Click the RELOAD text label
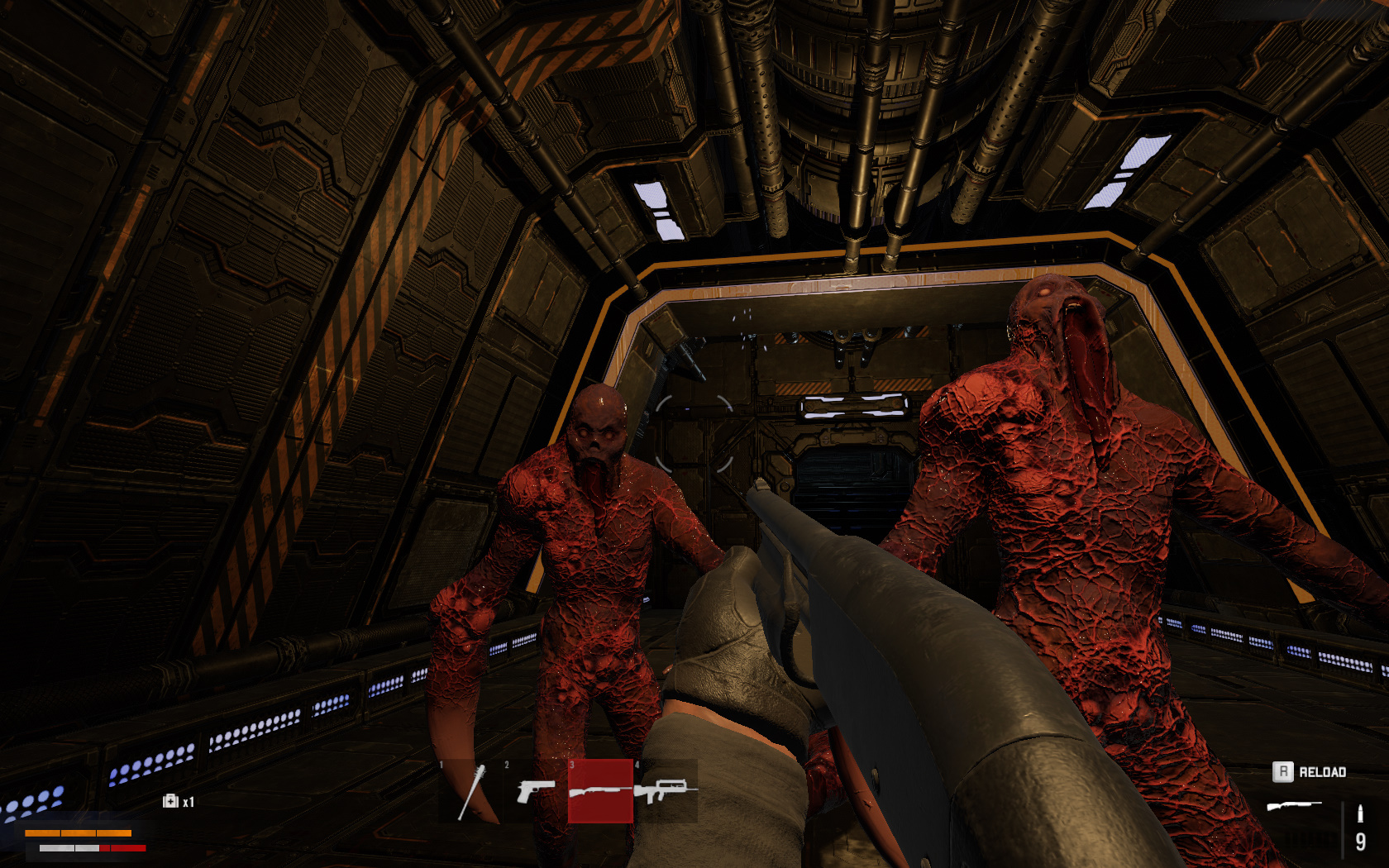 click(x=1325, y=772)
